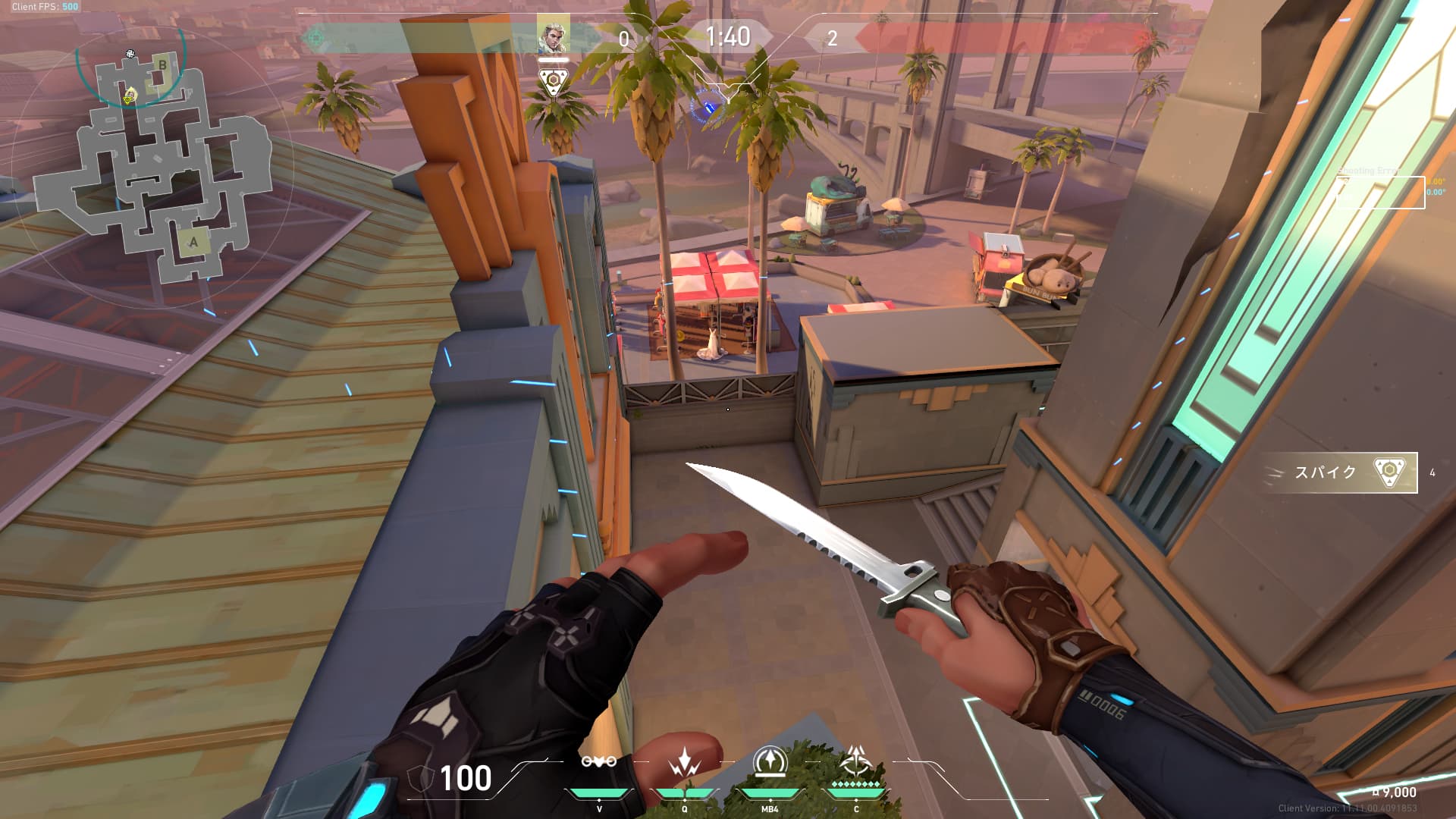The image size is (1456, 819).
Task: Choose the Recon Bolt ability icon
Action: tap(770, 762)
